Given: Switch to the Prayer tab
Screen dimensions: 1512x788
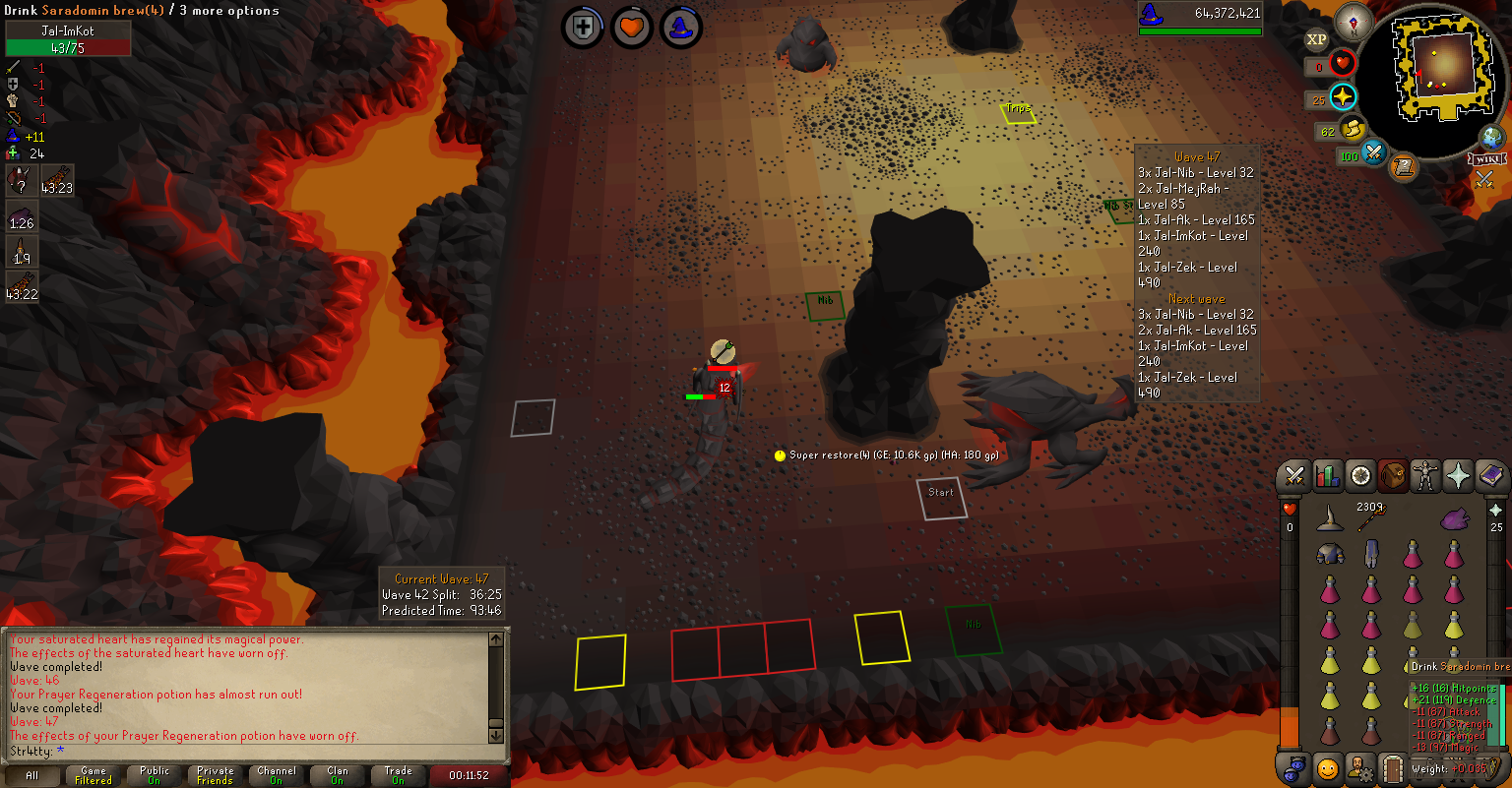Looking at the screenshot, I should (1458, 476).
